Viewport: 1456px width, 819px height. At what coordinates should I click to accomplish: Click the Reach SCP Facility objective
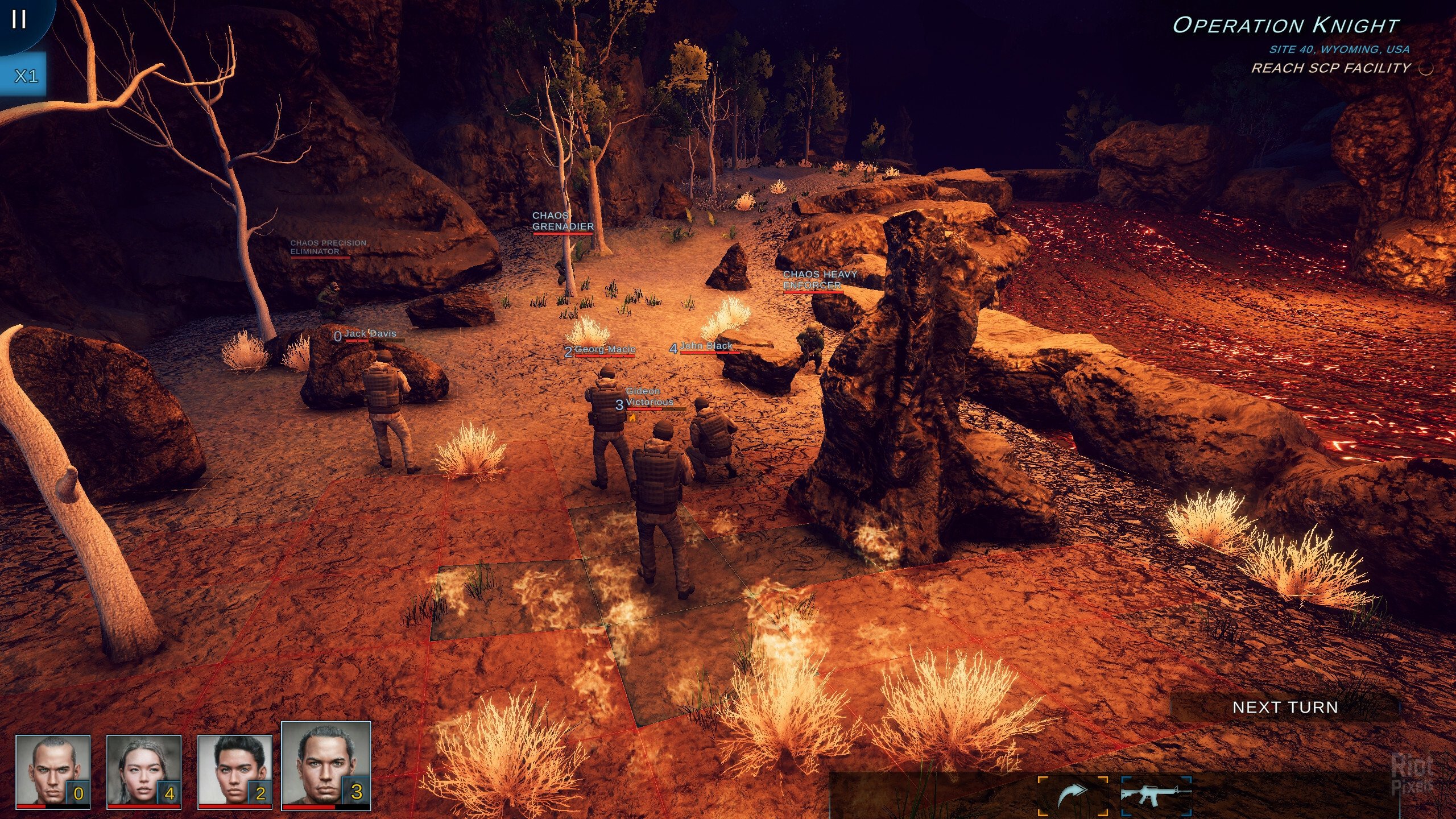(1331, 68)
